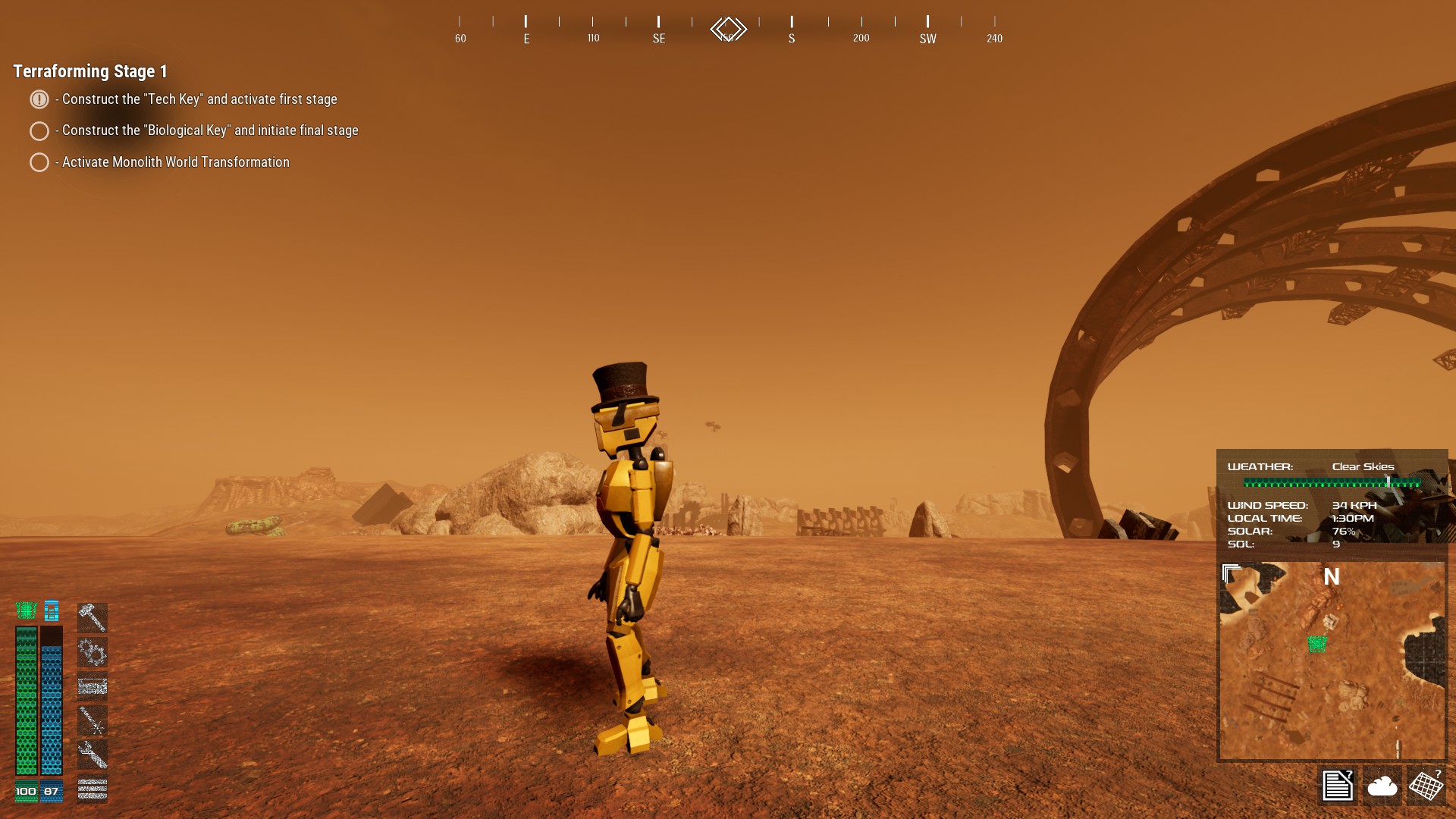Toggle the objectives document icon

[x=1337, y=786]
